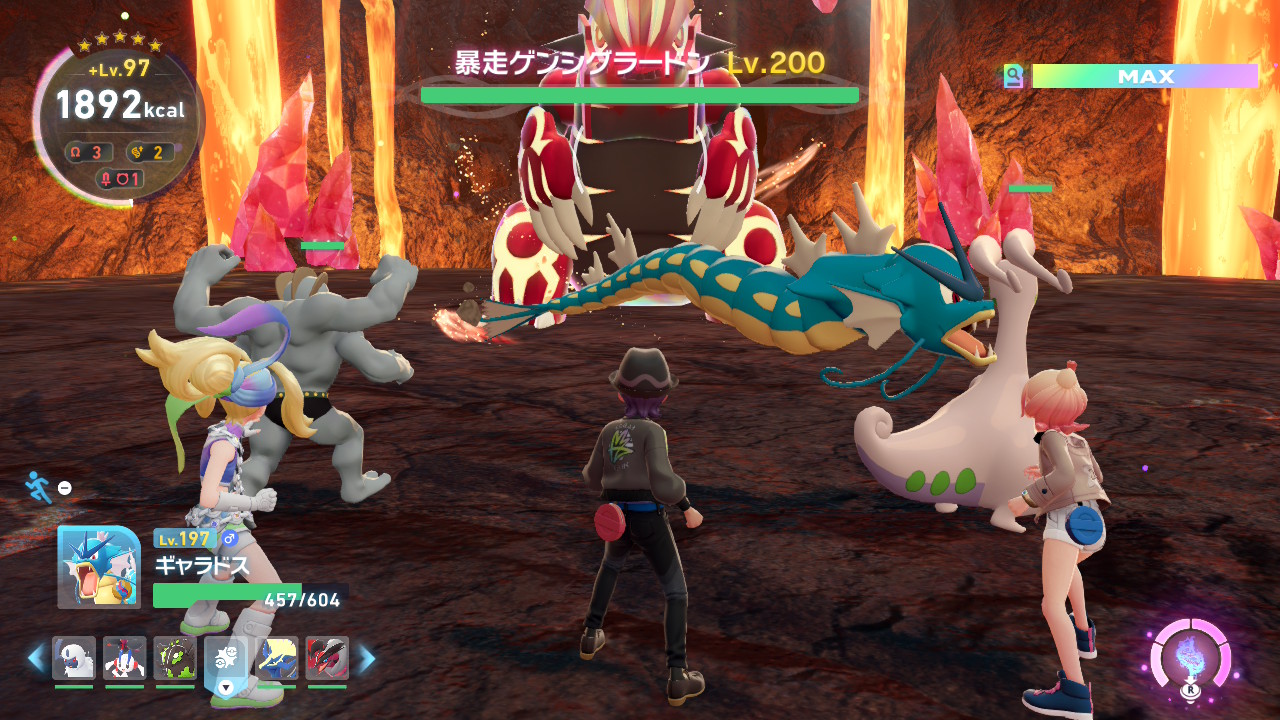
Task: Expand the white down-arrow under the Poké Ball slot
Action: point(225,688)
